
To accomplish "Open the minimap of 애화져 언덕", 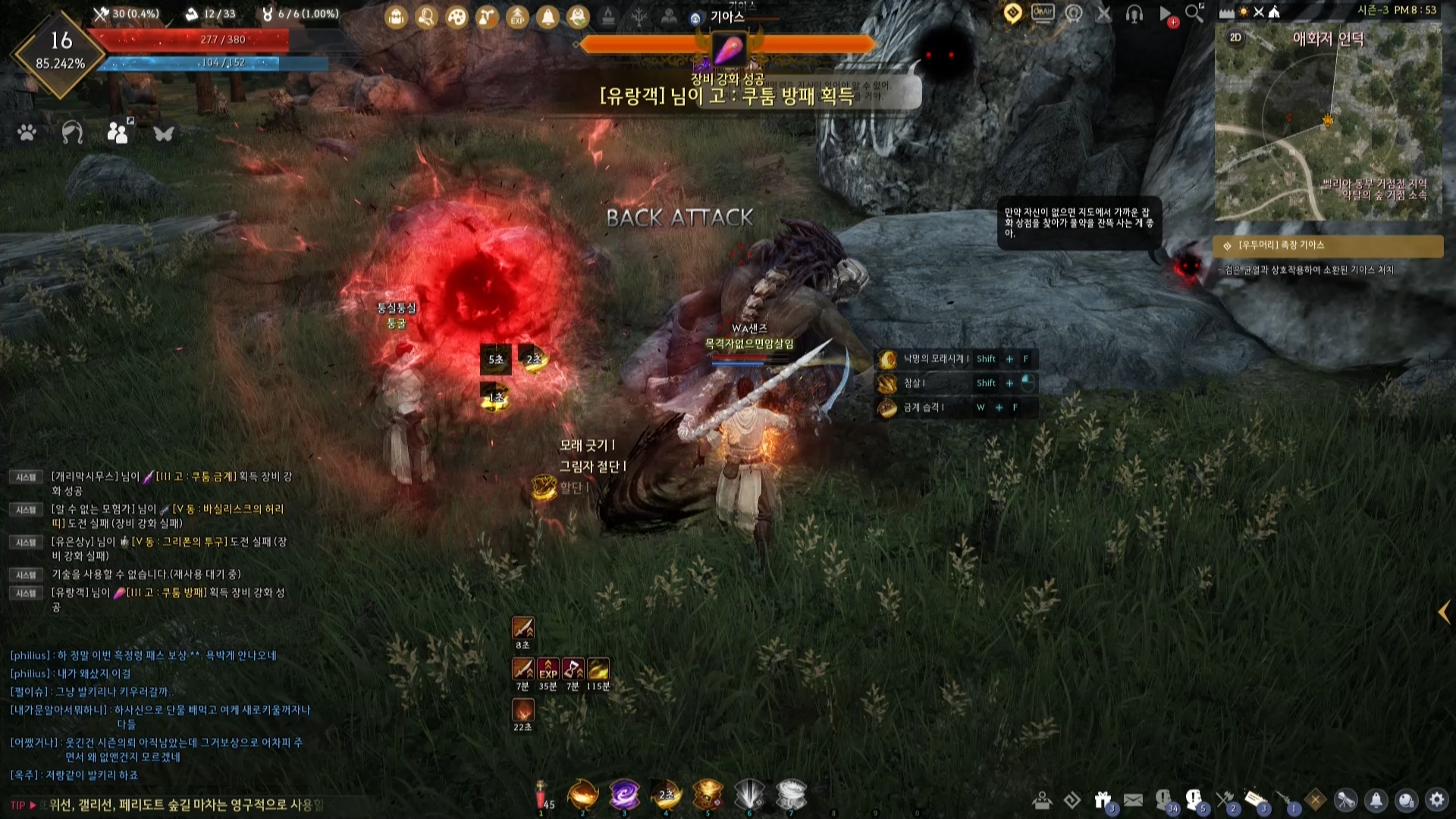I will click(x=1328, y=129).
